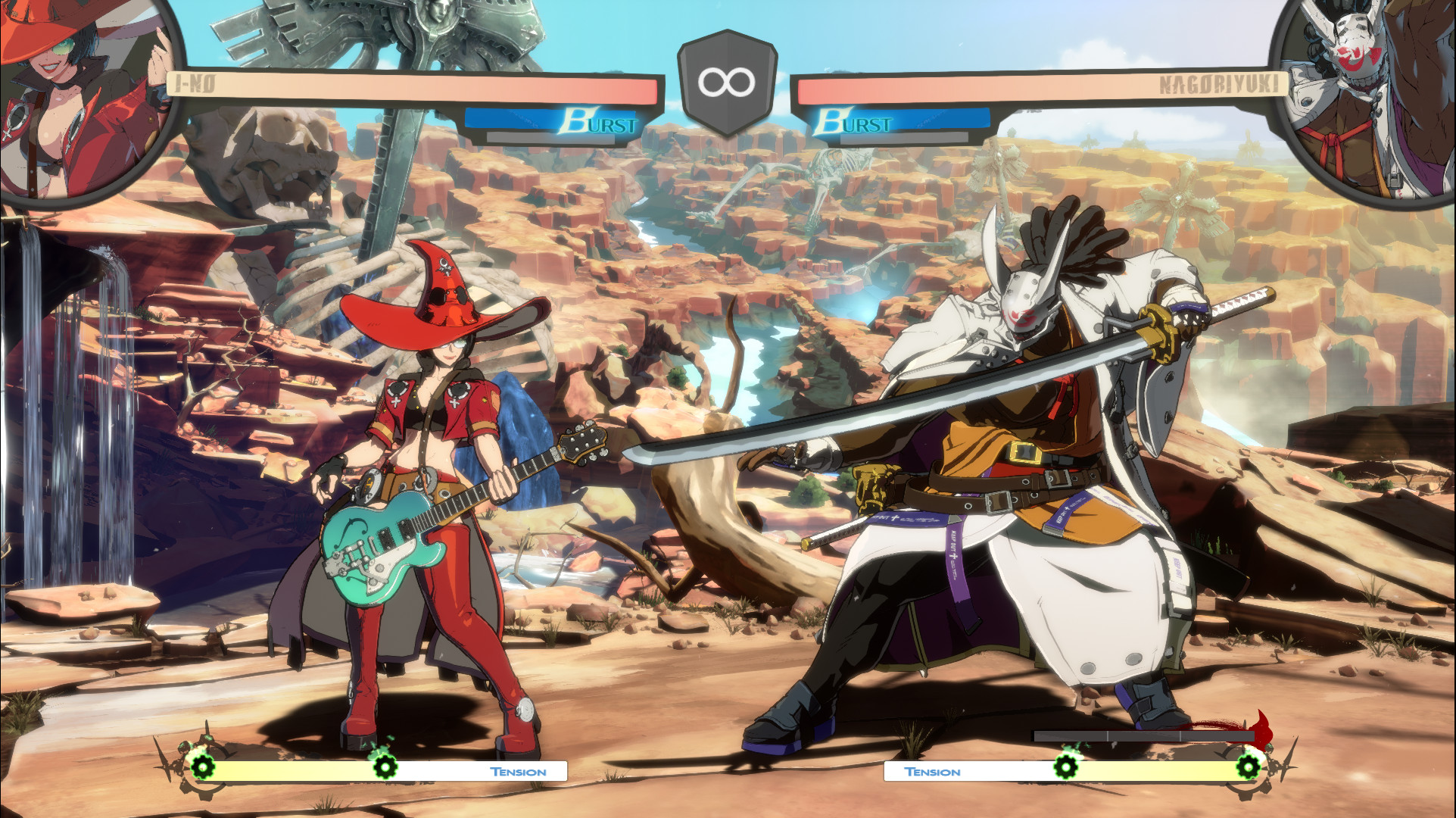Click the right gear on I-NO's Tension gauge
Screen dimensions: 1456x818
click(388, 767)
